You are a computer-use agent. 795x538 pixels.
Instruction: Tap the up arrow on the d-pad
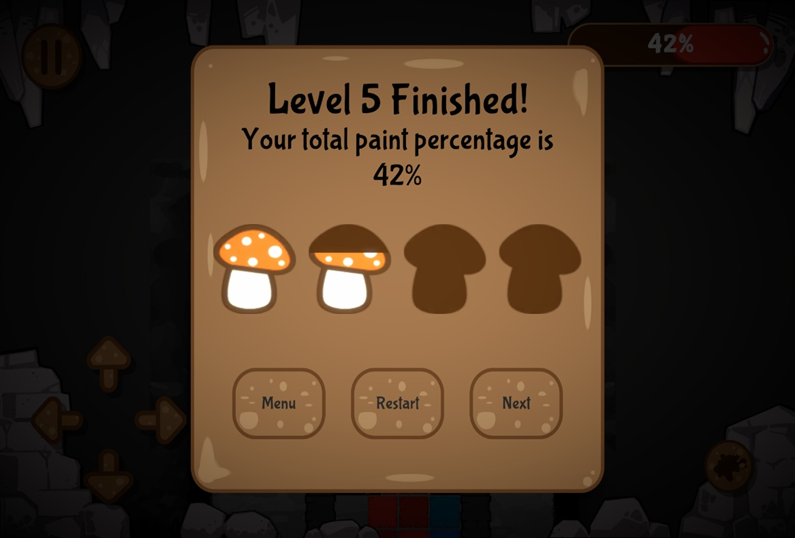(x=109, y=360)
